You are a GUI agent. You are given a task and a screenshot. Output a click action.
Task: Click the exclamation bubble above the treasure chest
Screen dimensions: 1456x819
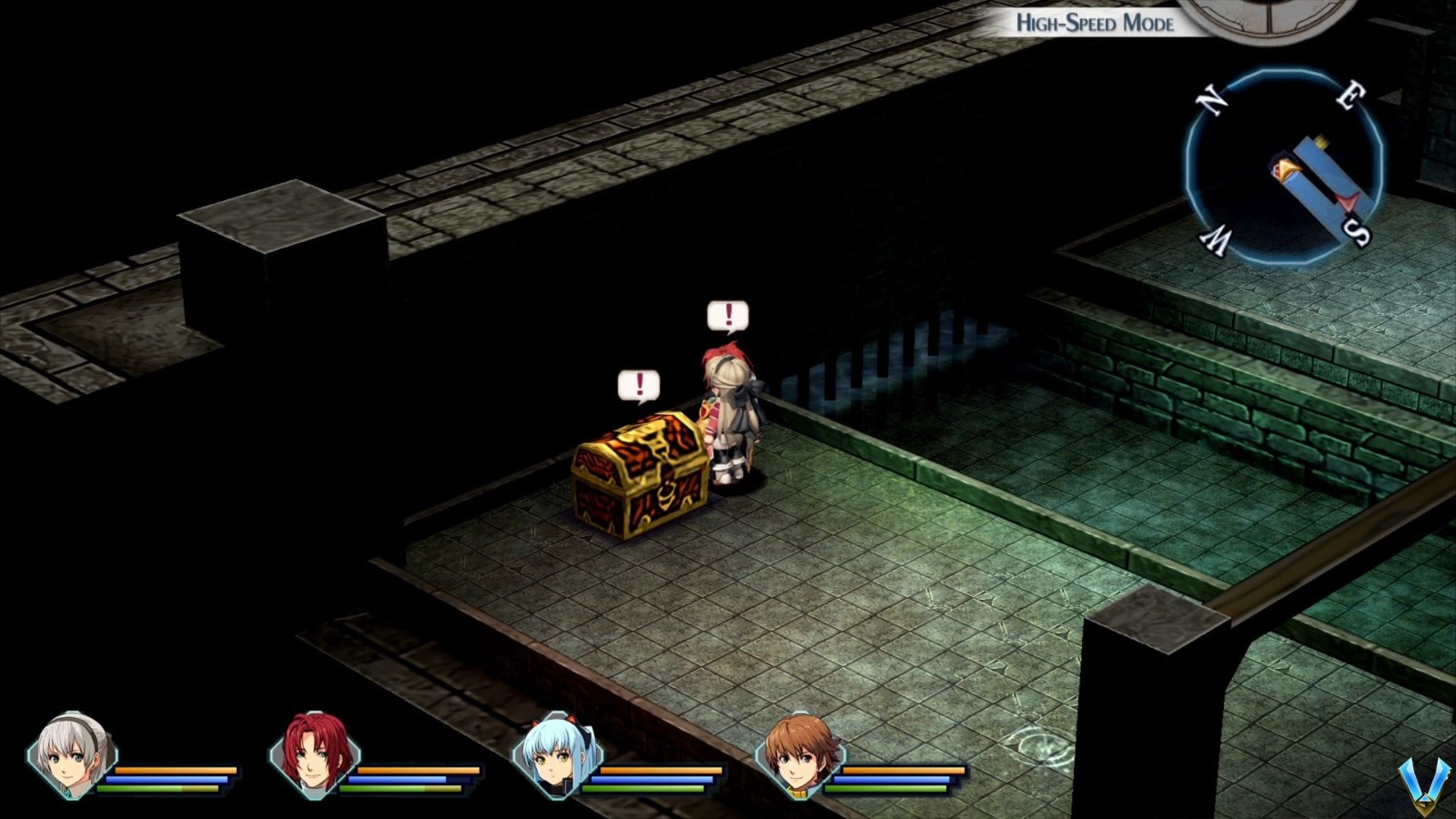640,382
